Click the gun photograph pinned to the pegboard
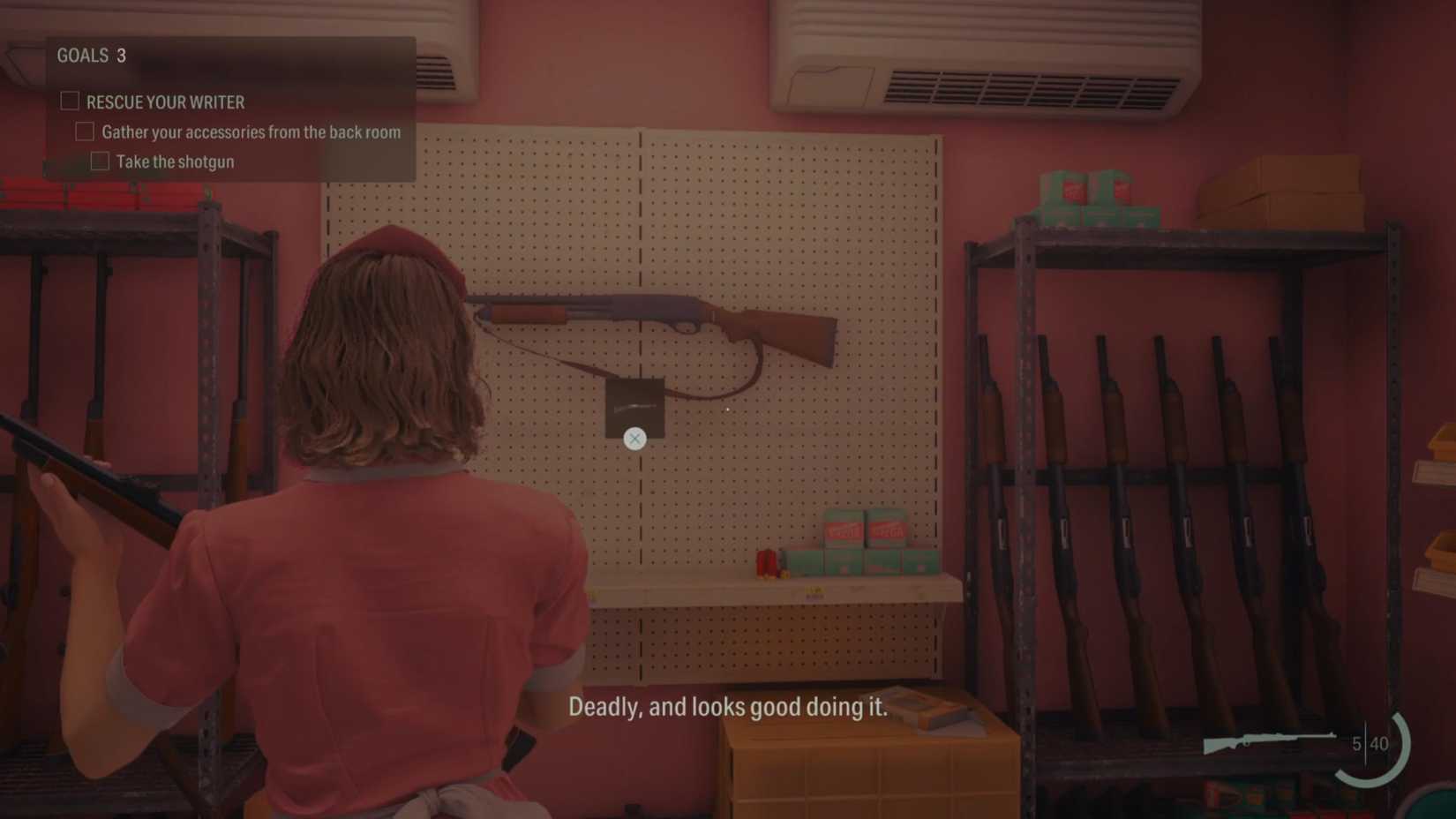 pyautogui.click(x=634, y=407)
